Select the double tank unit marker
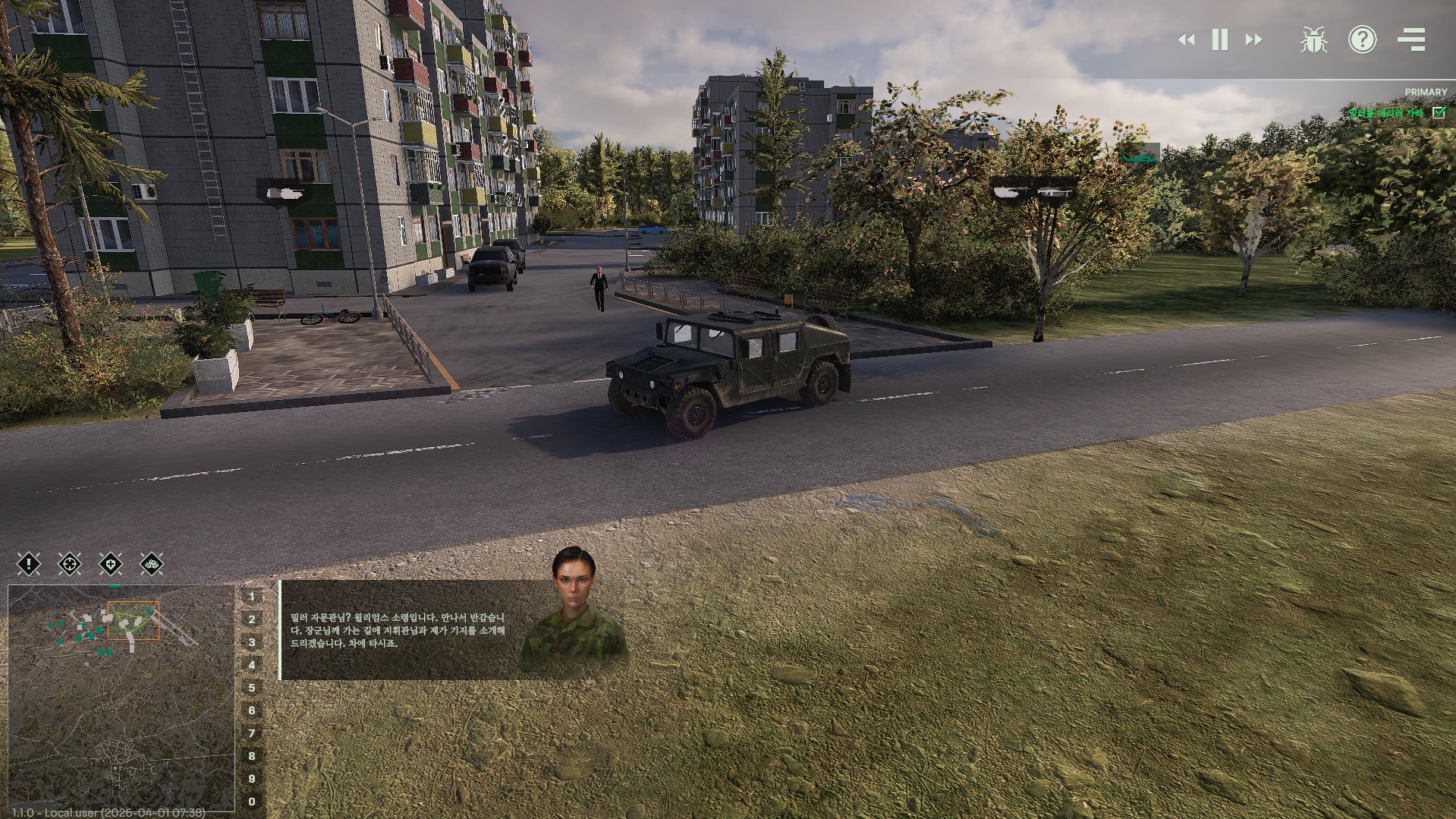1456x819 pixels. coord(1033,191)
